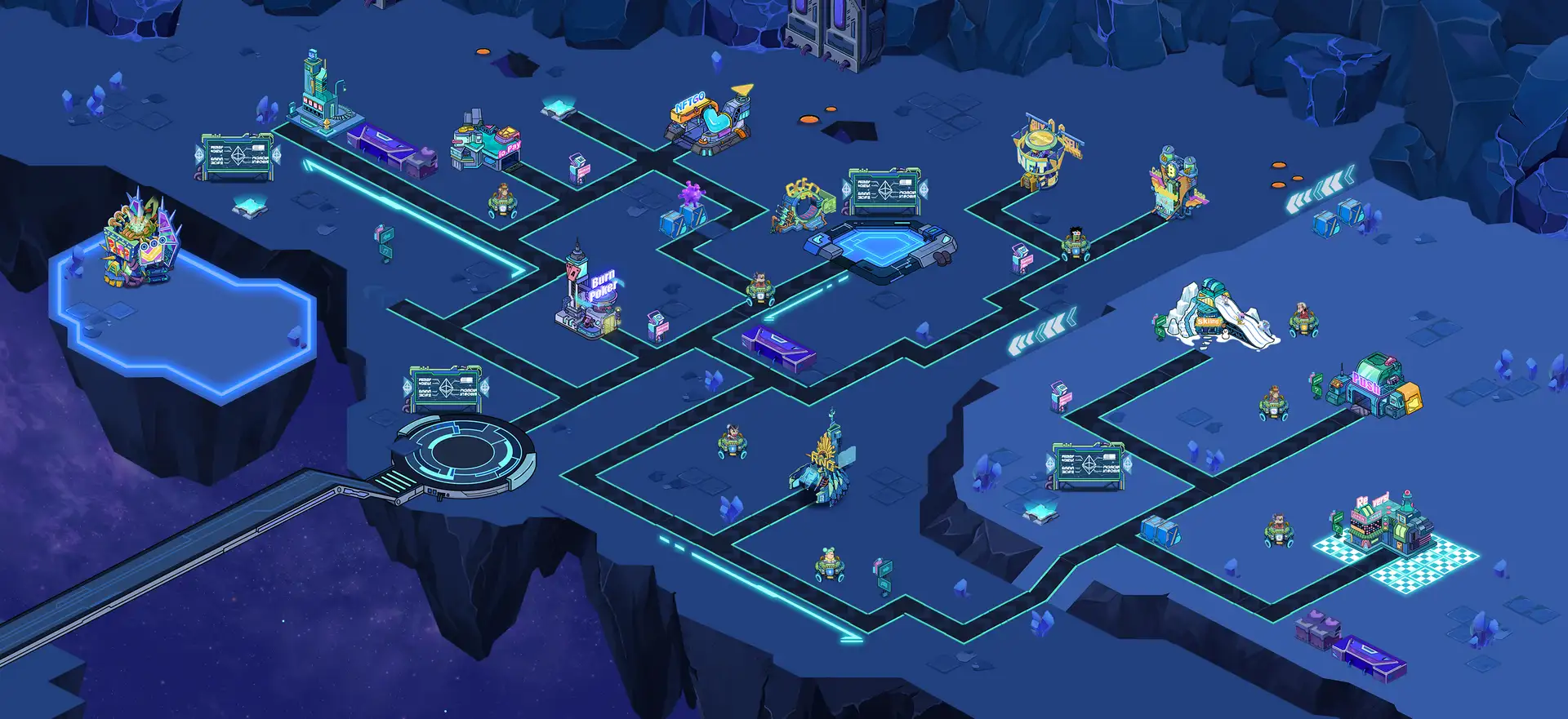Select the io.Pay shop building
1568x719 pixels.
click(486, 144)
